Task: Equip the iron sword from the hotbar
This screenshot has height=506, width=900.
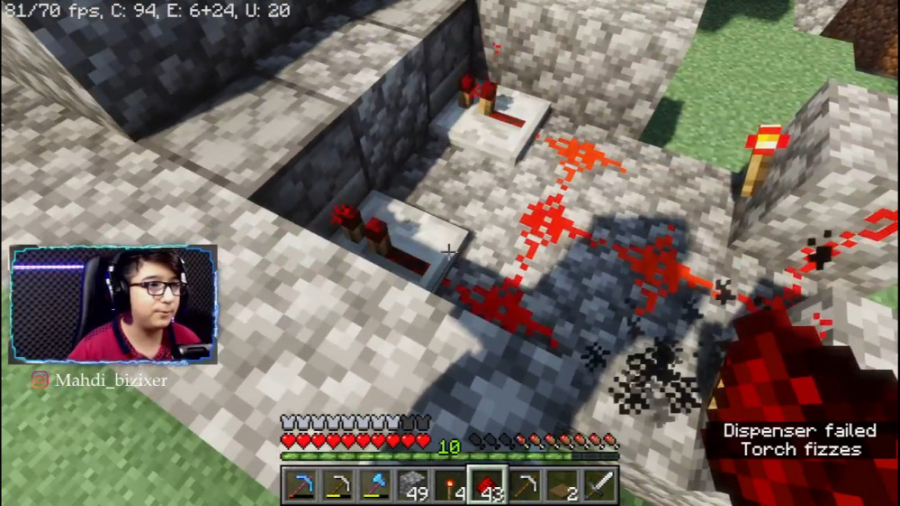Action: (598, 486)
